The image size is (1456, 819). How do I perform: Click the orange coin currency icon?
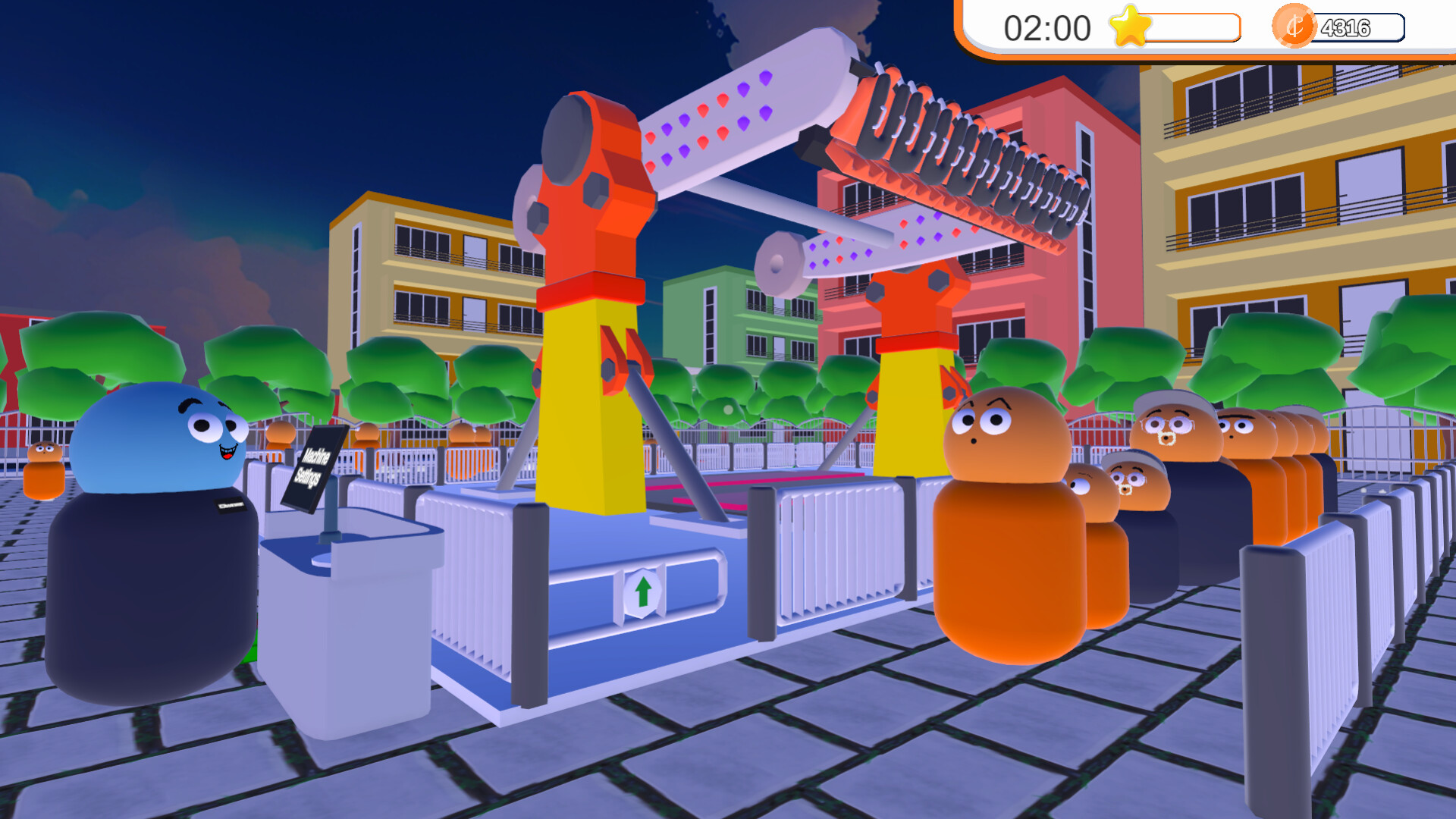coord(1294,27)
